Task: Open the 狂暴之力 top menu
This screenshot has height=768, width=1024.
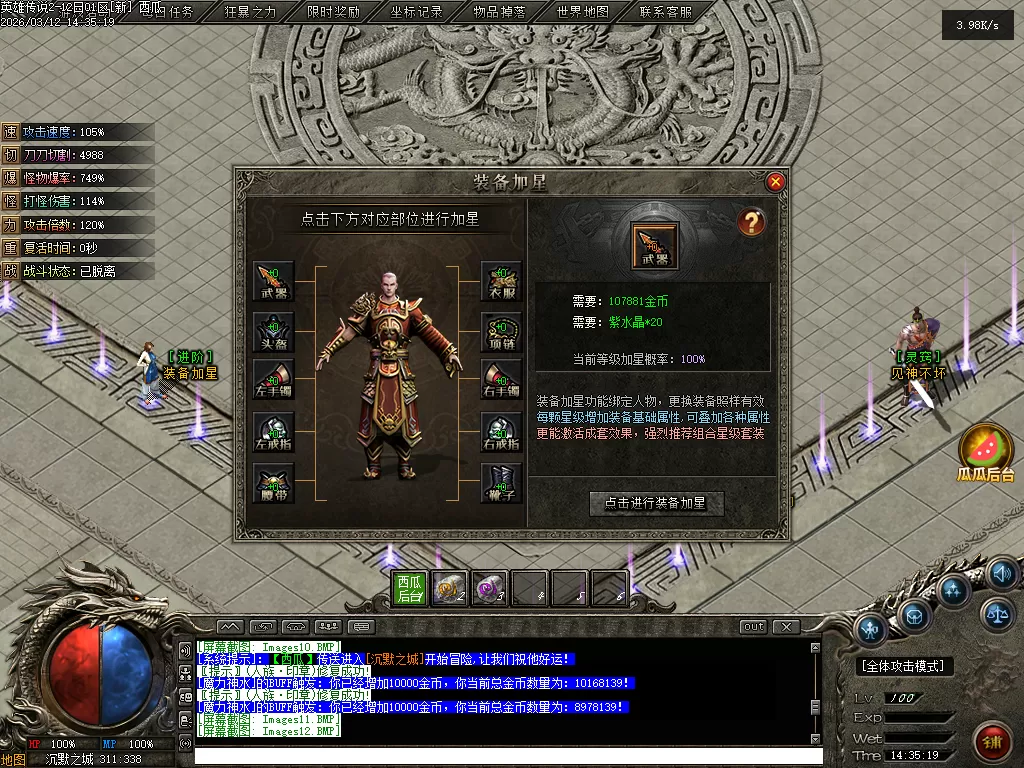Action: click(x=250, y=12)
